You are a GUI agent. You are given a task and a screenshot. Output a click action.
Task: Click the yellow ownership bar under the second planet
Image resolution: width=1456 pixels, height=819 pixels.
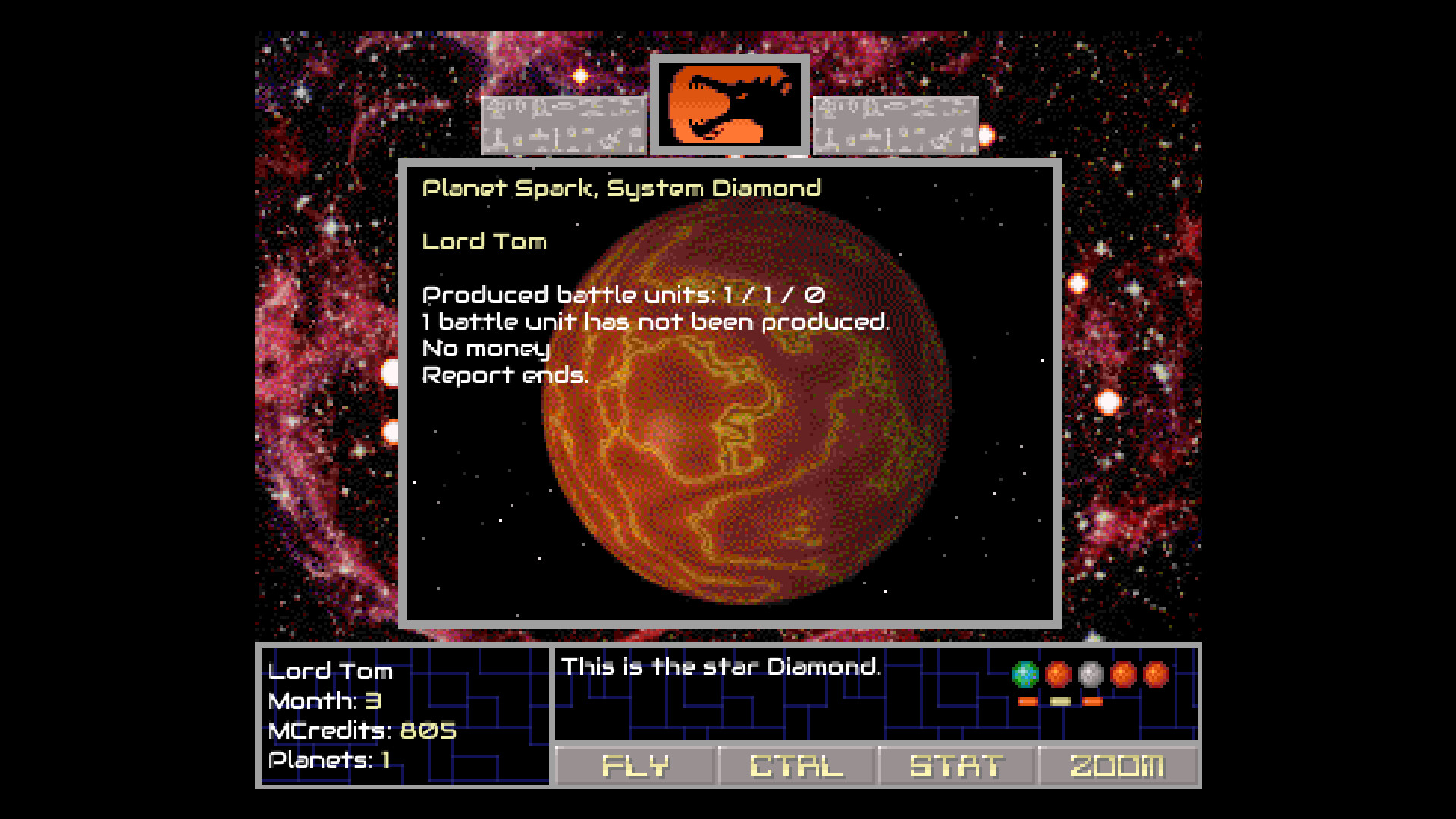(x=1060, y=701)
